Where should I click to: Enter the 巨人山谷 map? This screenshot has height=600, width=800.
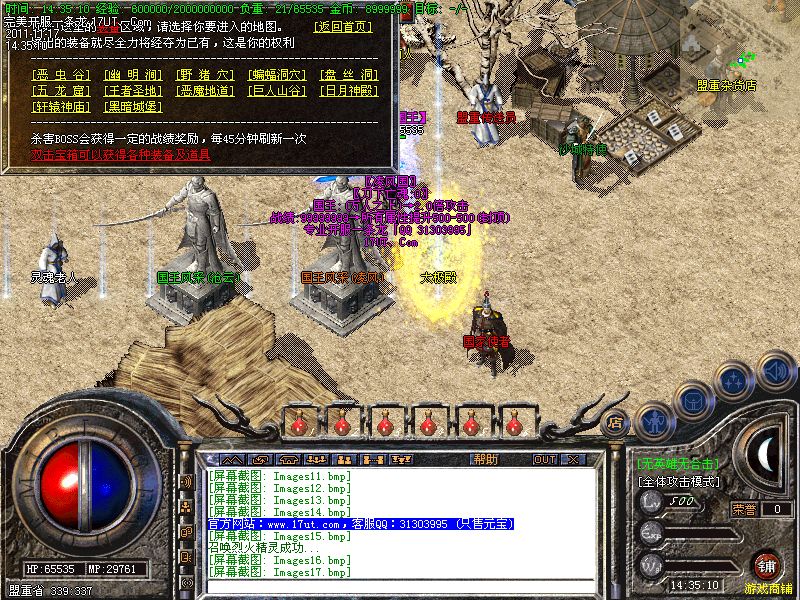pyautogui.click(x=276, y=91)
